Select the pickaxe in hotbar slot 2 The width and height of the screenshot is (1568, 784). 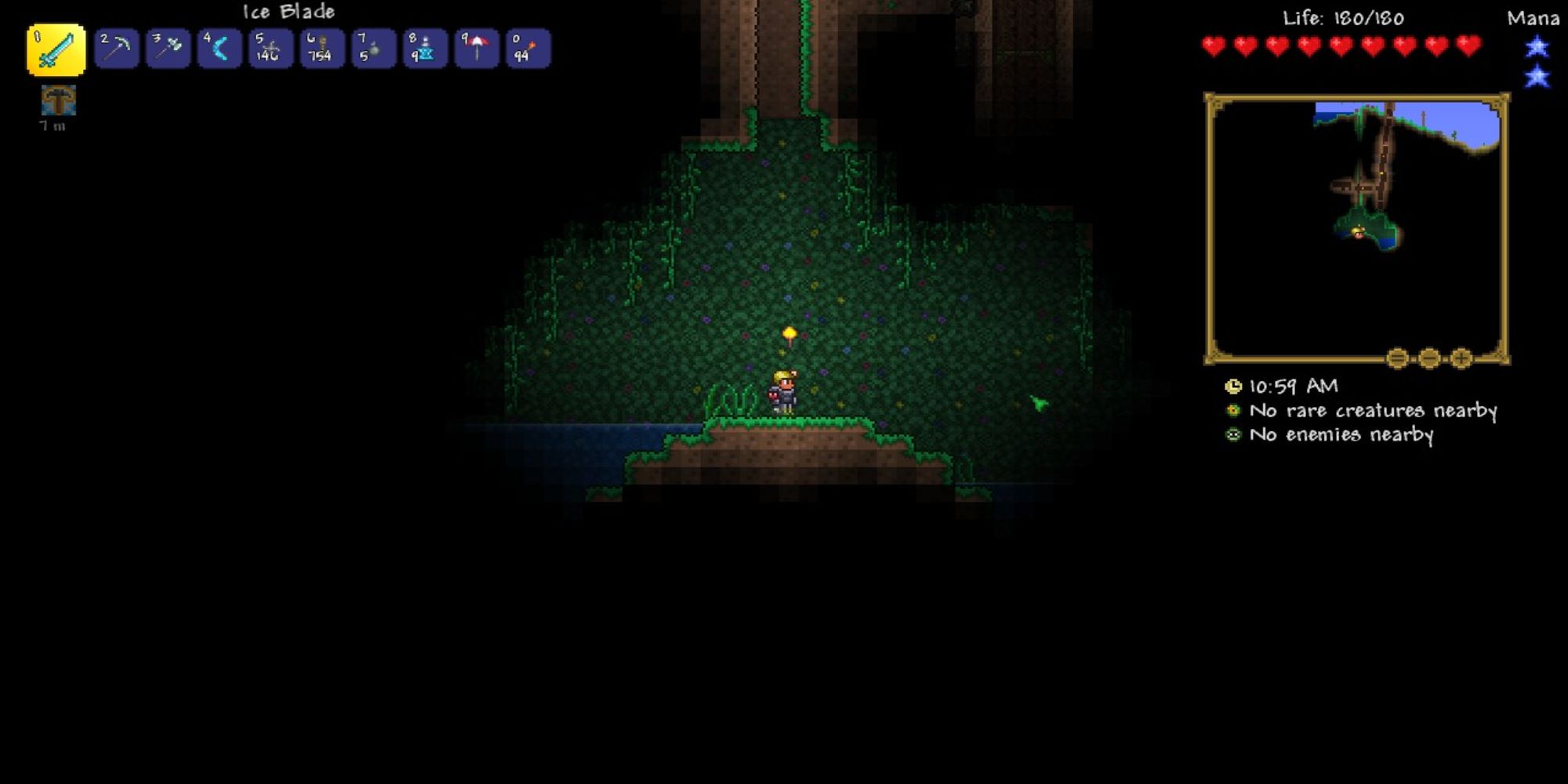[x=116, y=49]
